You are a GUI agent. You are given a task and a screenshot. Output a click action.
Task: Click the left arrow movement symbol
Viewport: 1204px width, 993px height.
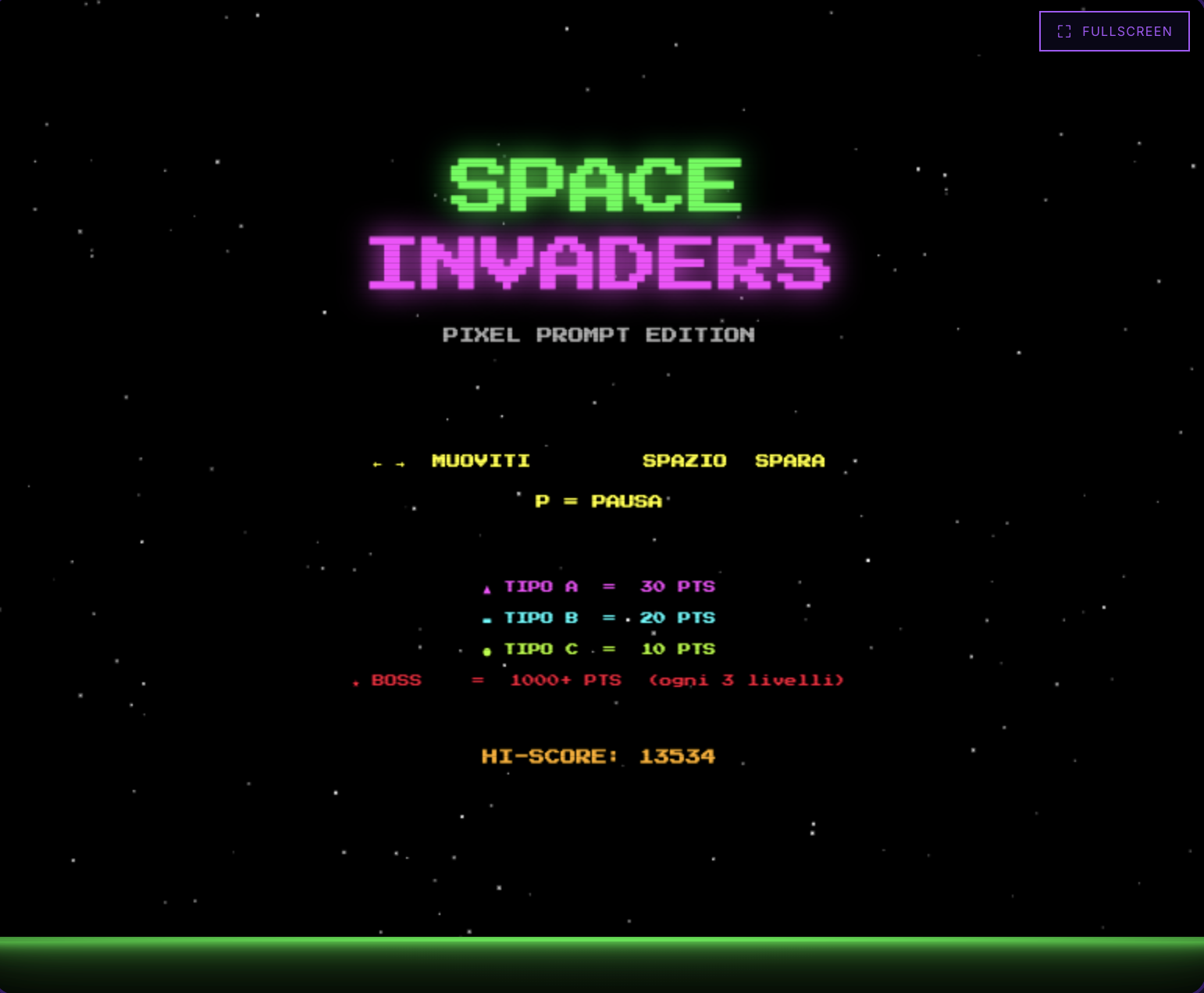coord(376,462)
